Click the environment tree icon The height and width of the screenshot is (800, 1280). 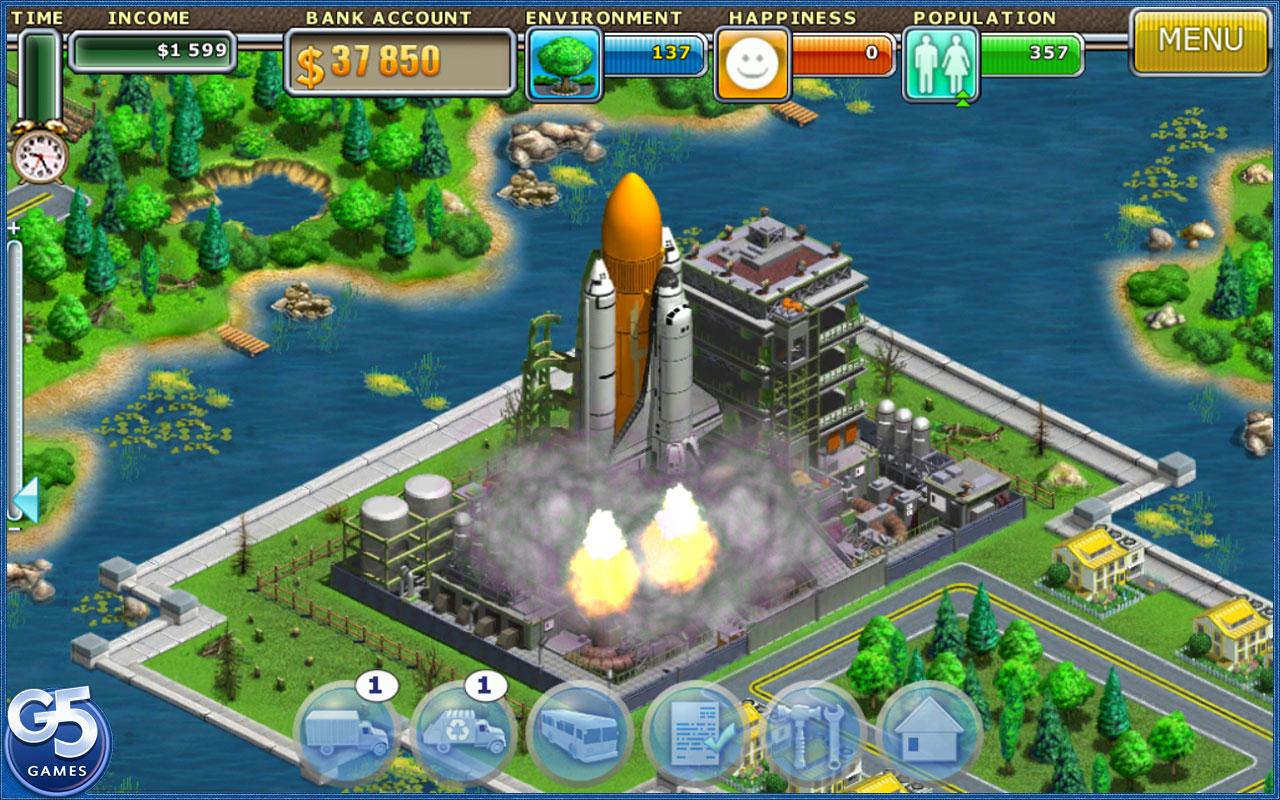tap(564, 63)
